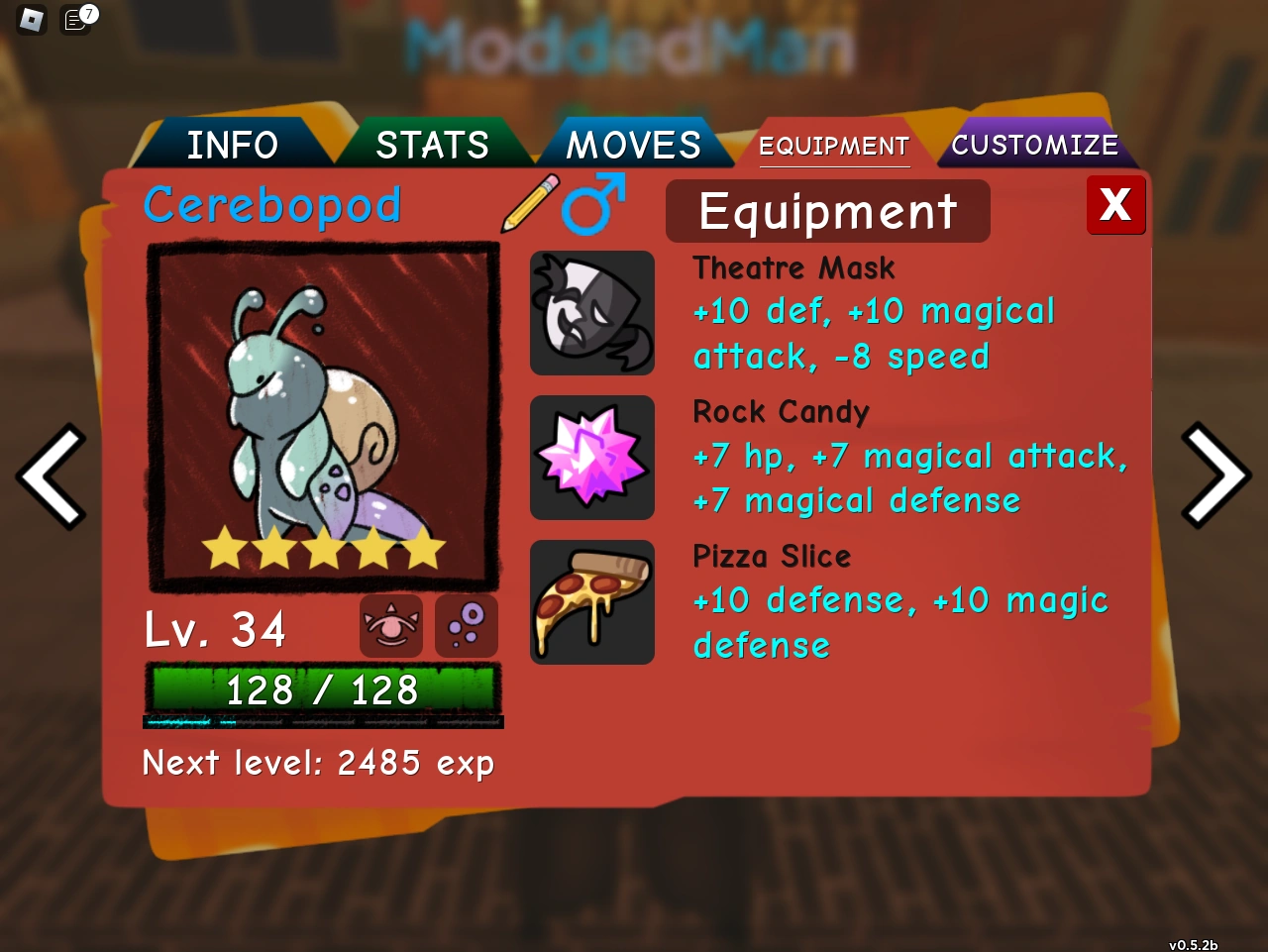This screenshot has height=952, width=1268.
Task: Open the chat with 7 notifications
Action: point(75,21)
